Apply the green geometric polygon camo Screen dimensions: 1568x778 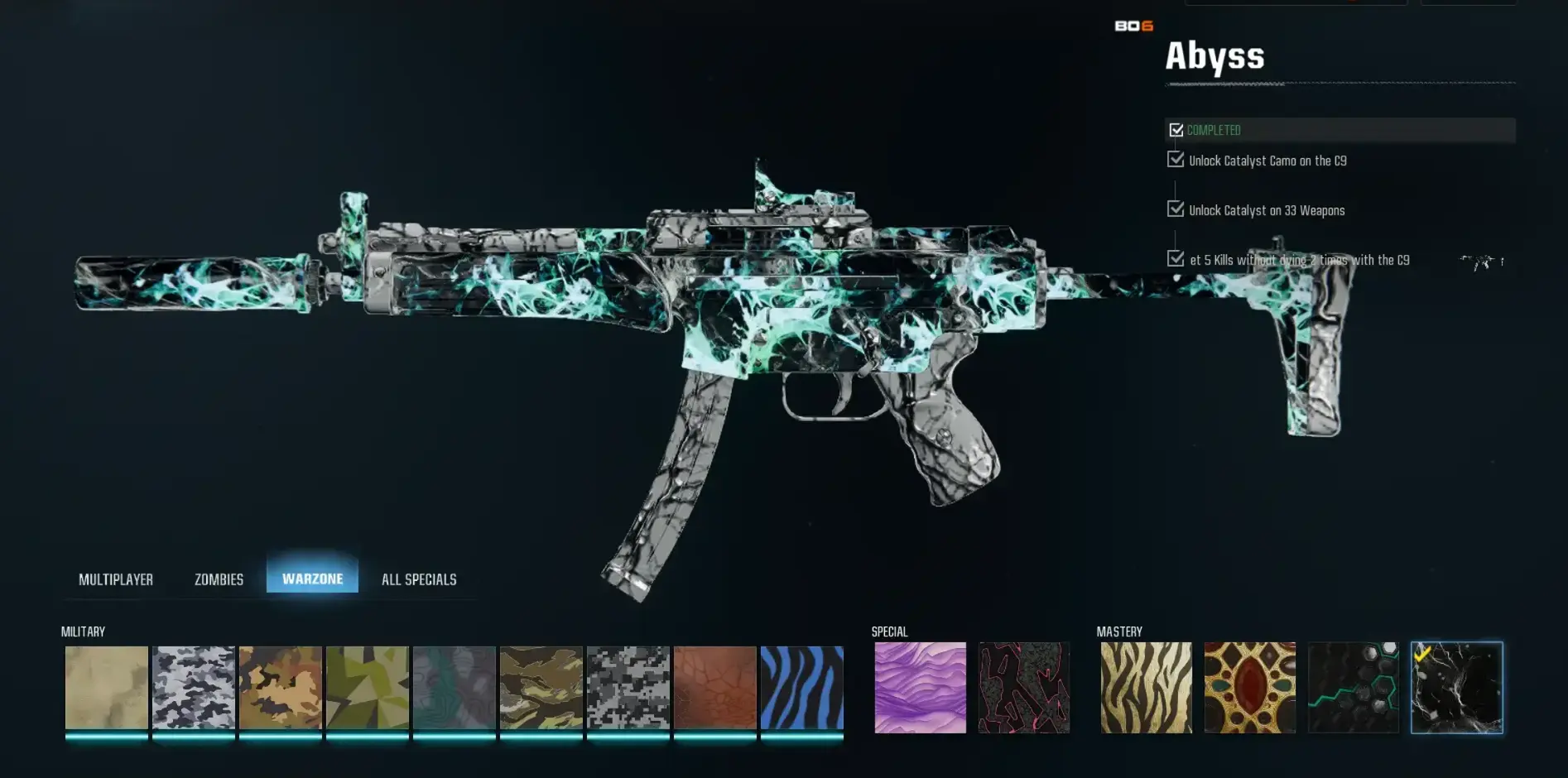[368, 688]
